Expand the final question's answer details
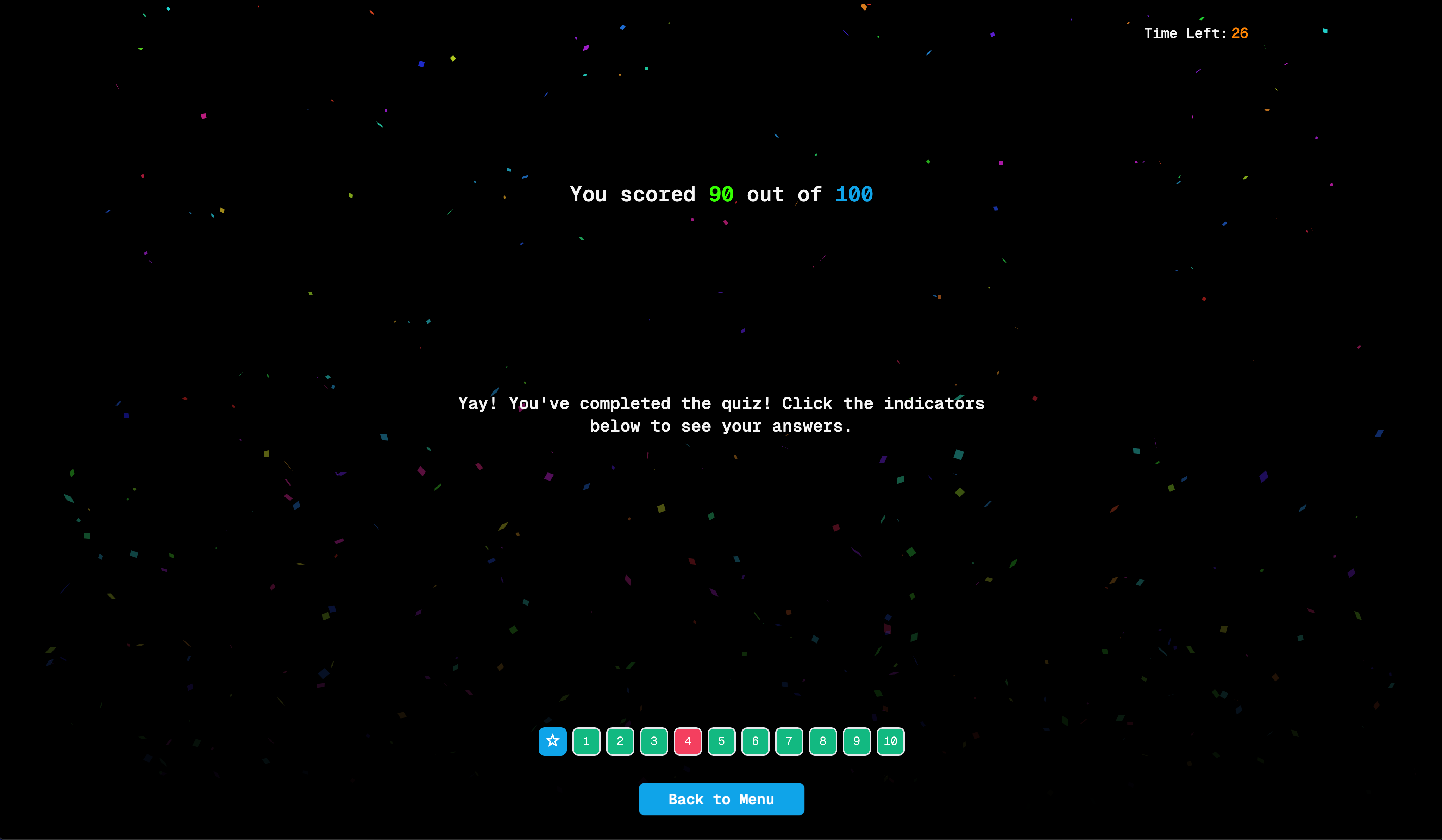 point(890,741)
